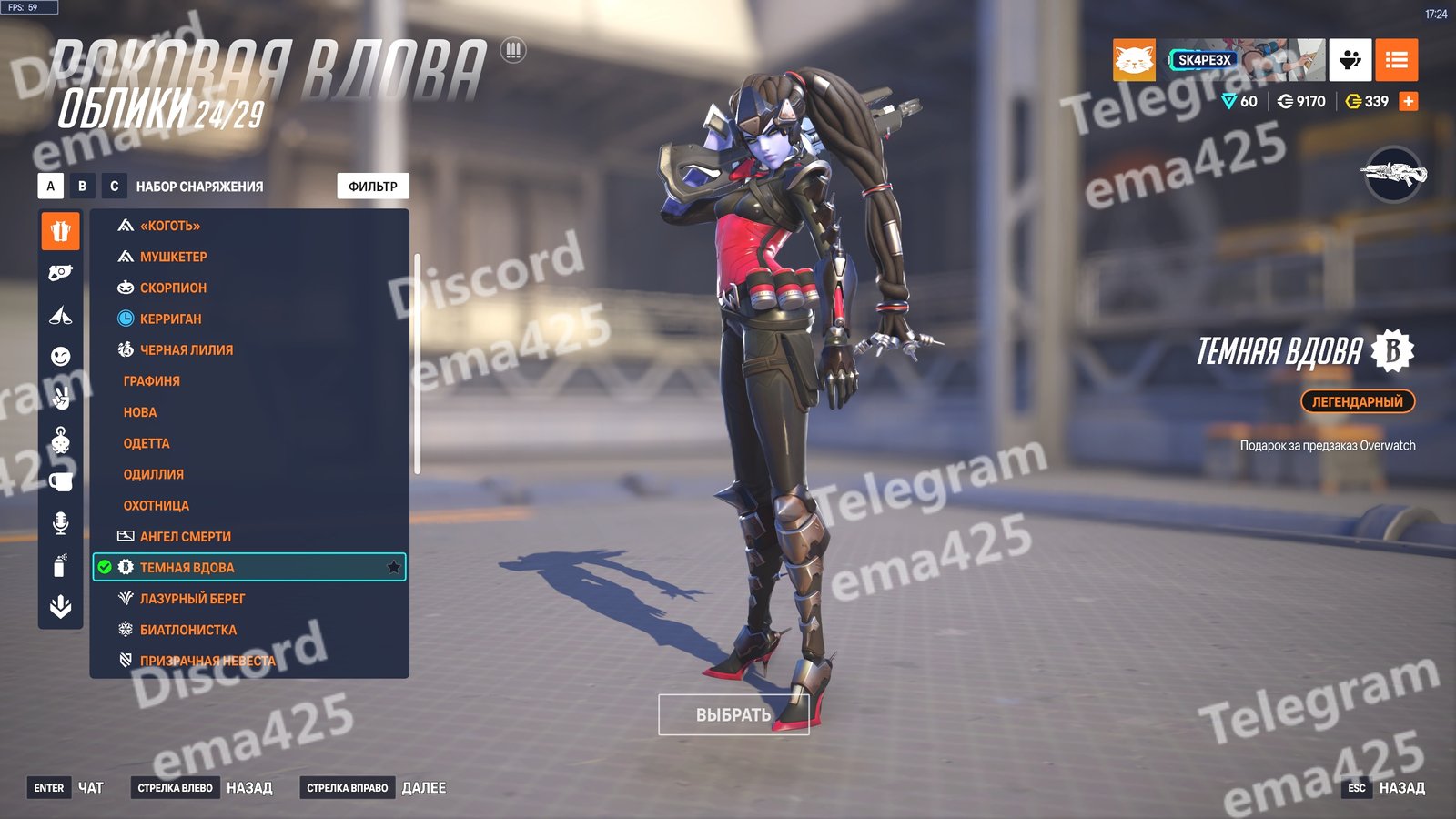Pick the Скорпион skin entry
This screenshot has height=819, width=1456.
[x=173, y=288]
